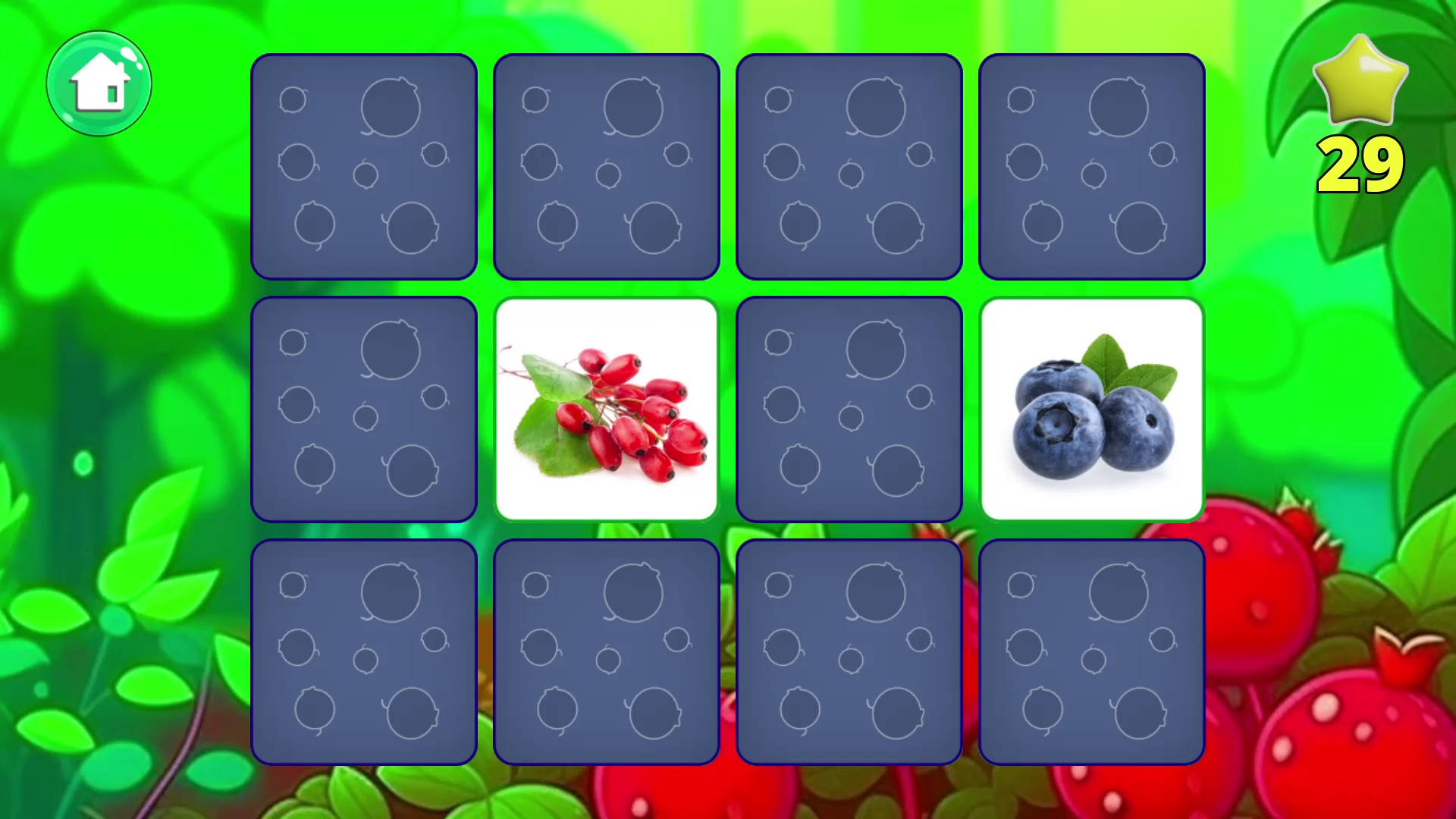Tap the blueberries image to deselect it
1456x819 pixels.
(1092, 409)
